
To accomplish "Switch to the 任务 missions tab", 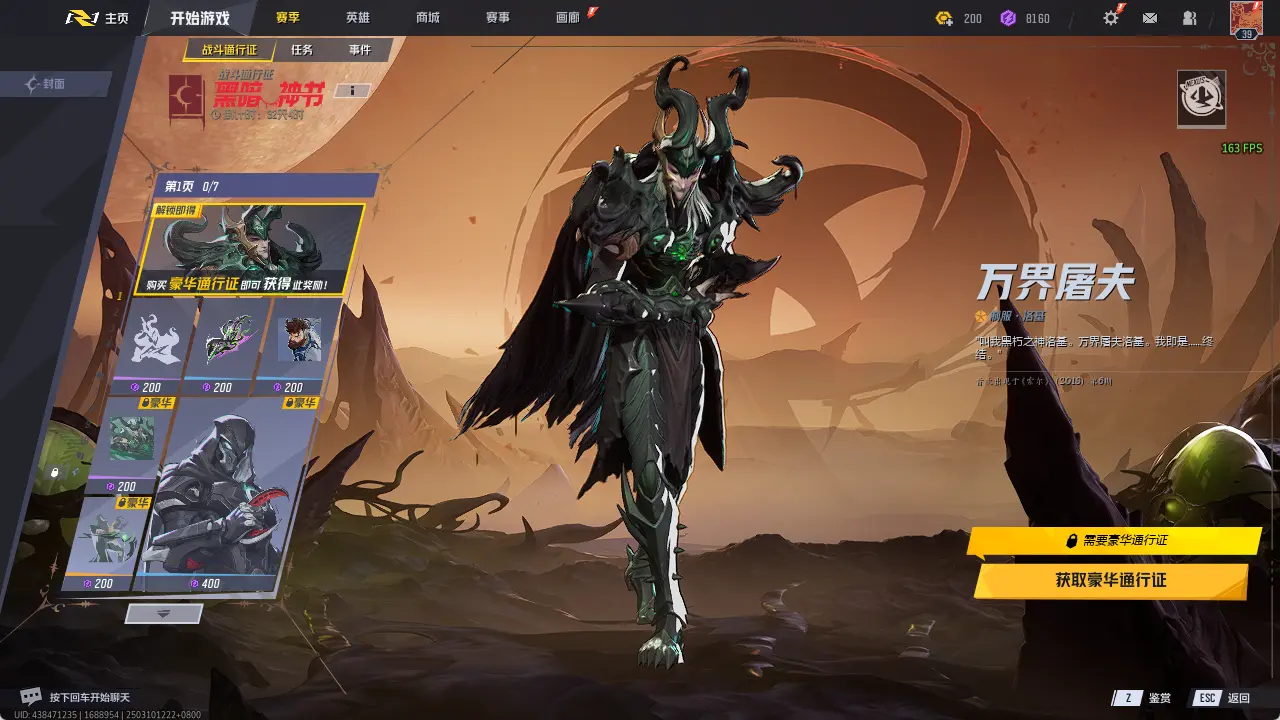I will click(x=302, y=50).
